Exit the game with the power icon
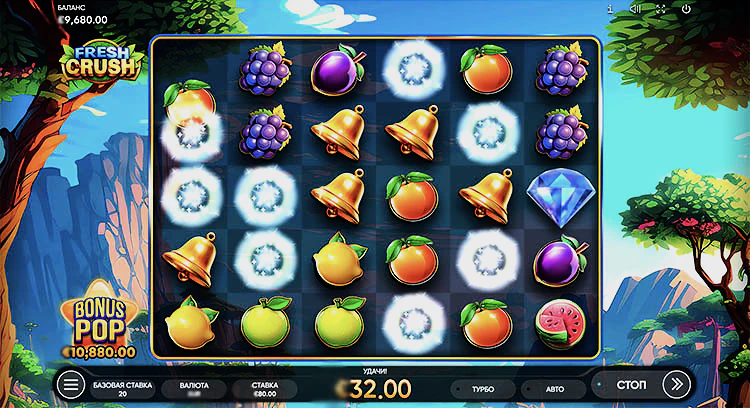Image resolution: width=750 pixels, height=408 pixels. click(686, 9)
